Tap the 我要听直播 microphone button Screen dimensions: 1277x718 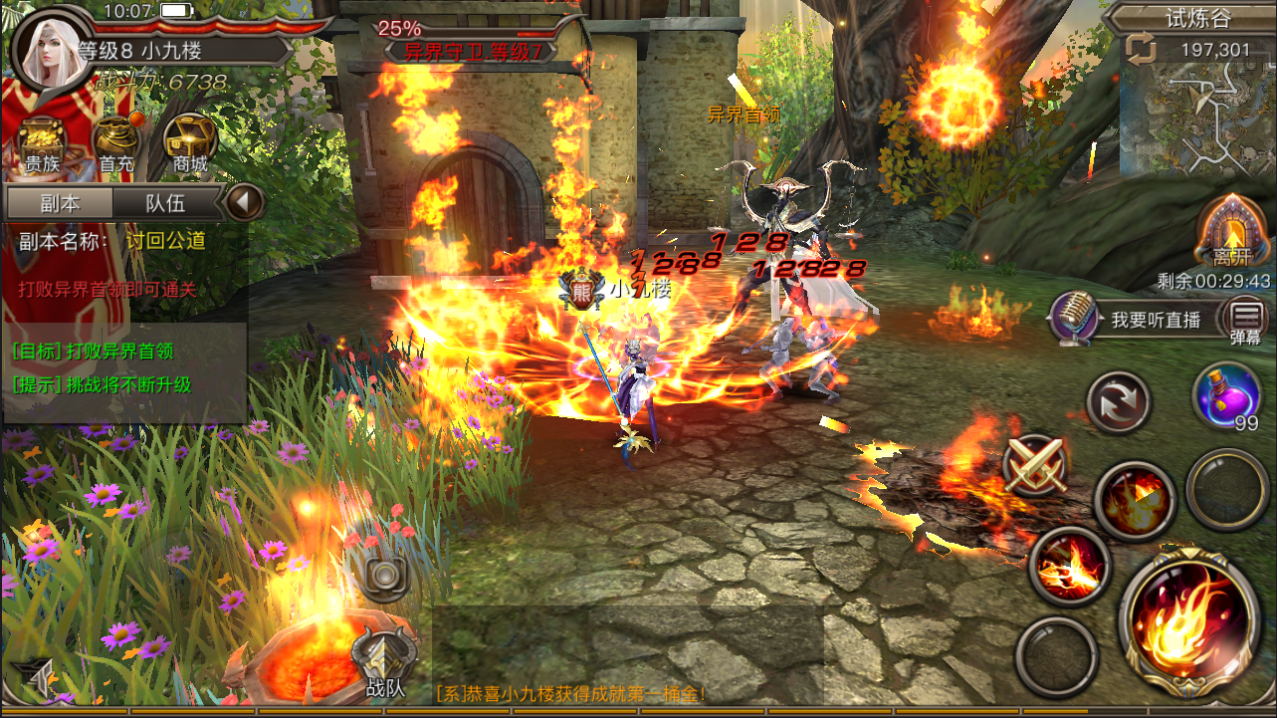pos(1074,319)
